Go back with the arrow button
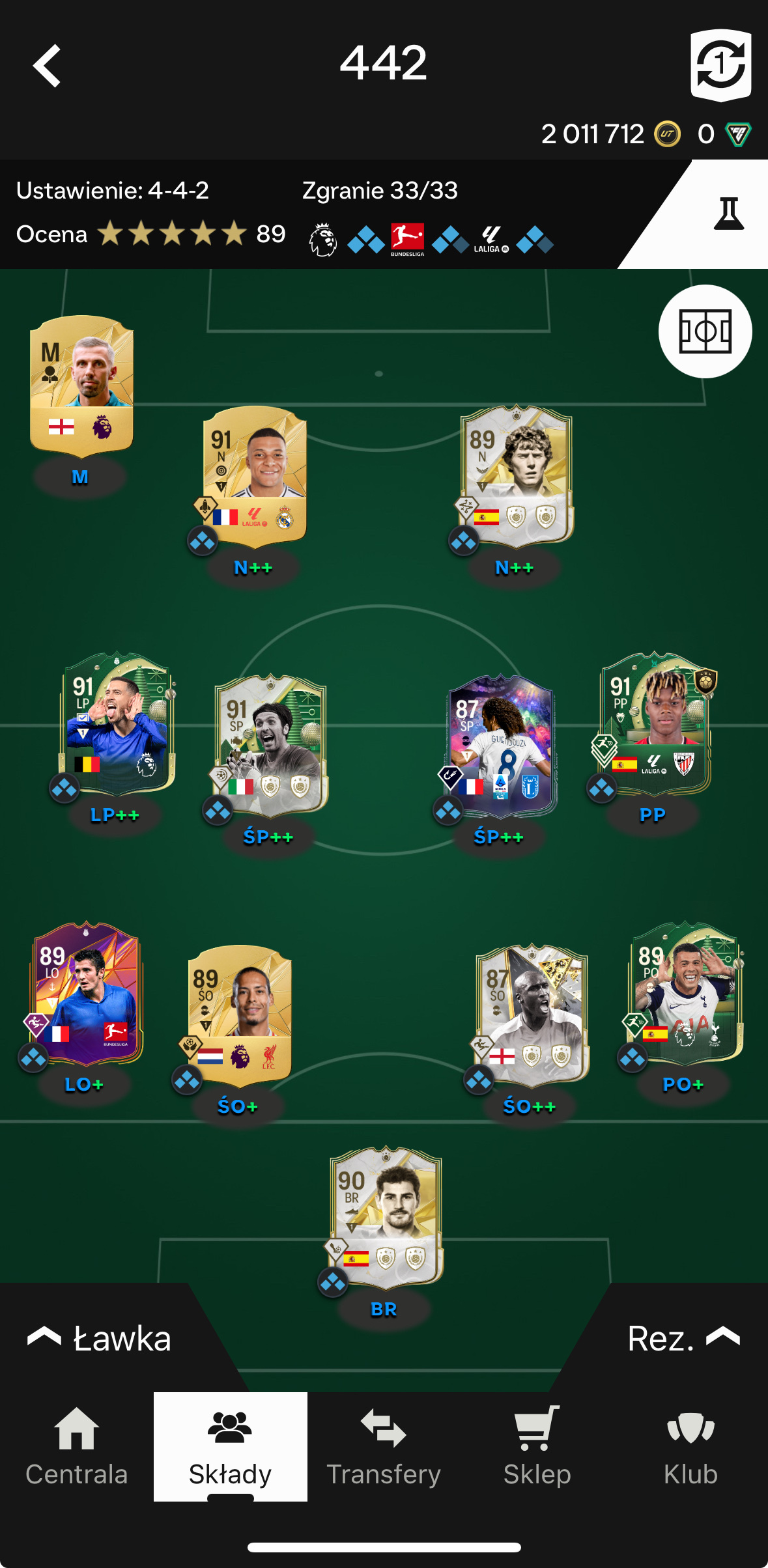This screenshot has width=768, height=1568. (47, 66)
